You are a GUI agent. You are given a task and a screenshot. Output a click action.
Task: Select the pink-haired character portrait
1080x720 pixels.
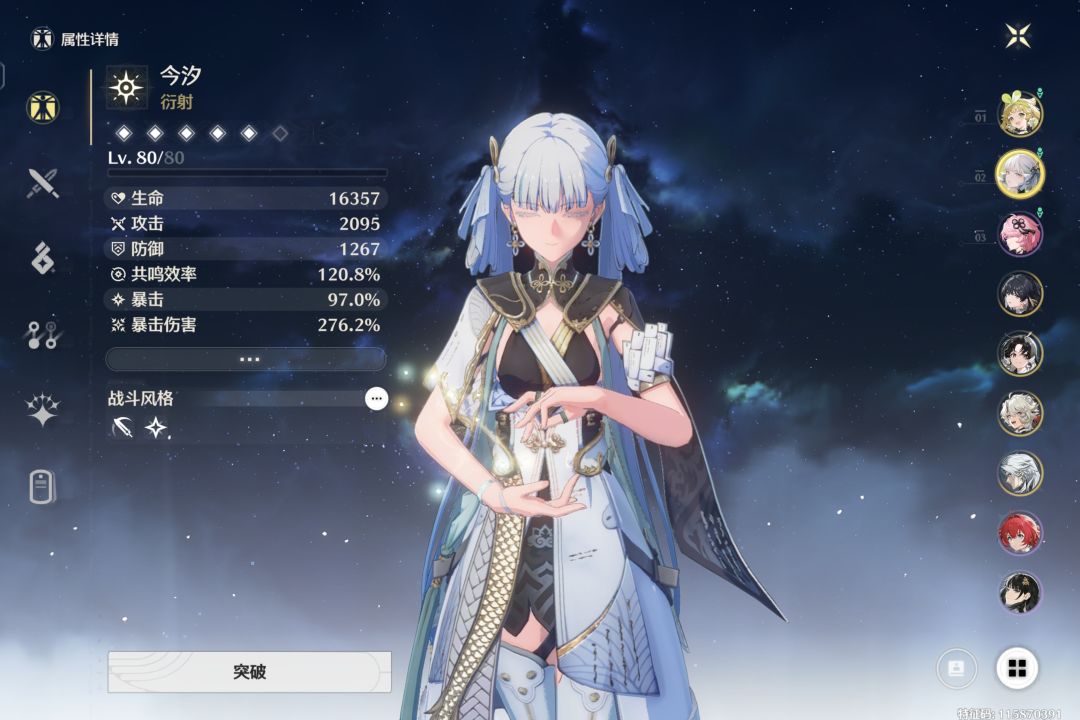tap(1020, 234)
